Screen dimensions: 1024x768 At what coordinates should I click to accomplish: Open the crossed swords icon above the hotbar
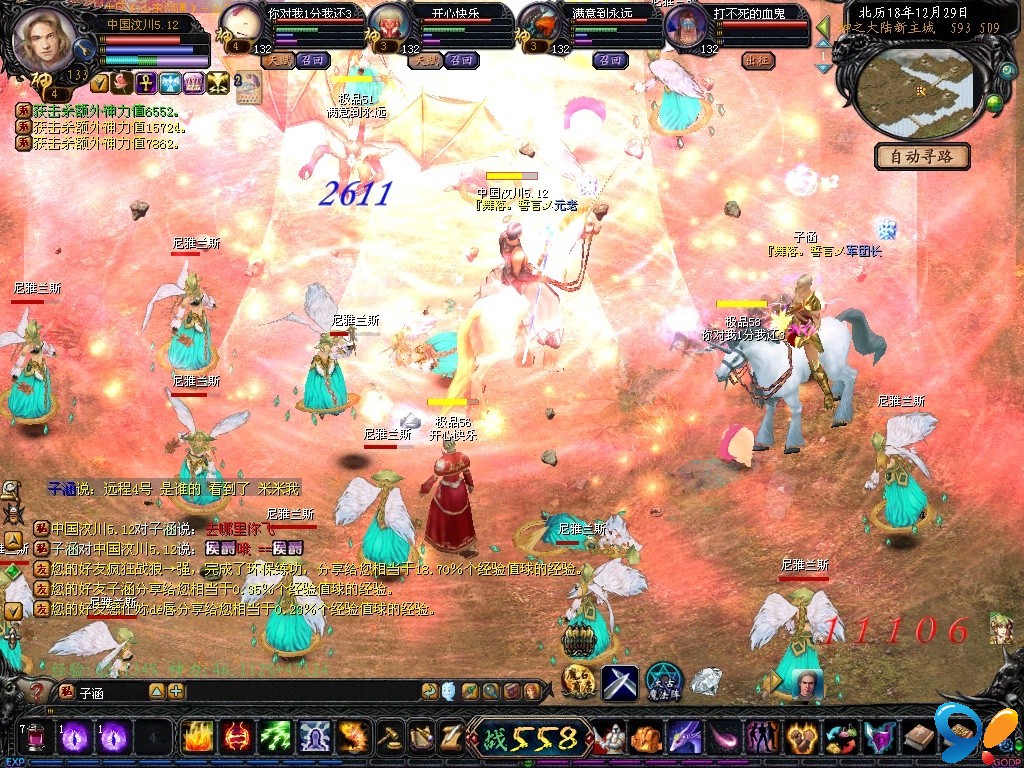(620, 681)
